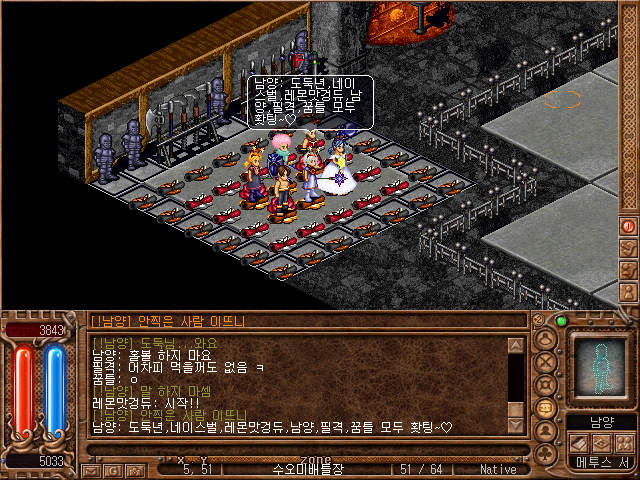Click the green indicator light button
The height and width of the screenshot is (480, 640).
561,321
